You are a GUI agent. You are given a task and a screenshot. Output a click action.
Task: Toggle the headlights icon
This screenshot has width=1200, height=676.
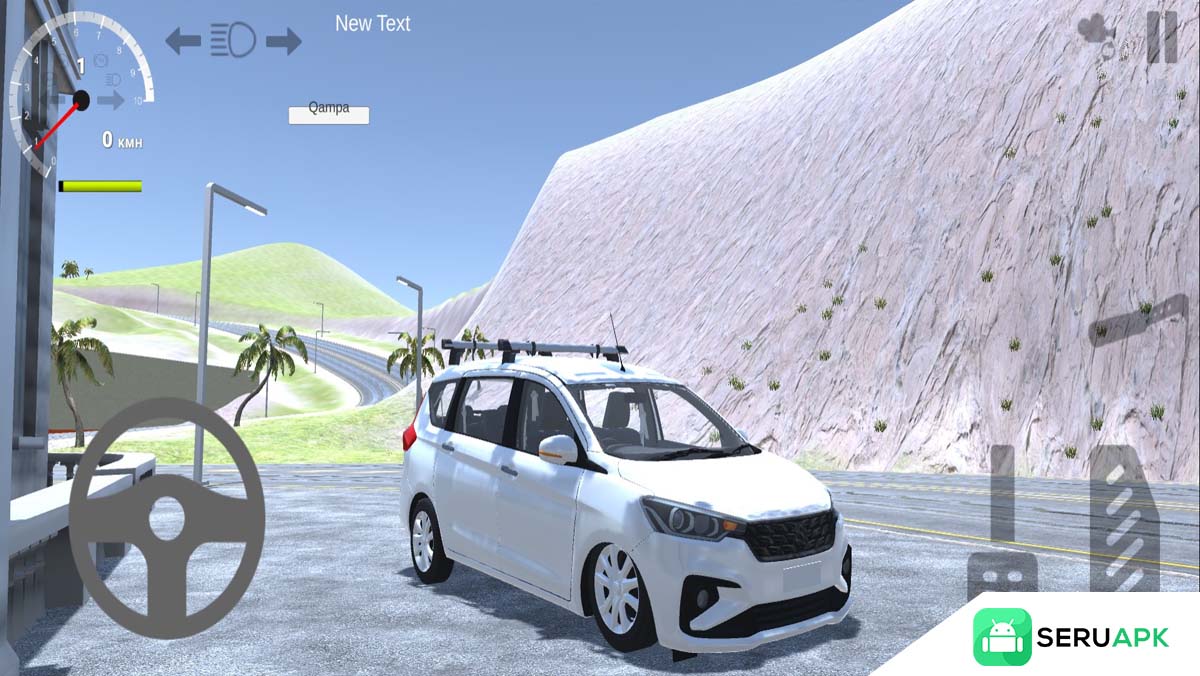pos(233,40)
